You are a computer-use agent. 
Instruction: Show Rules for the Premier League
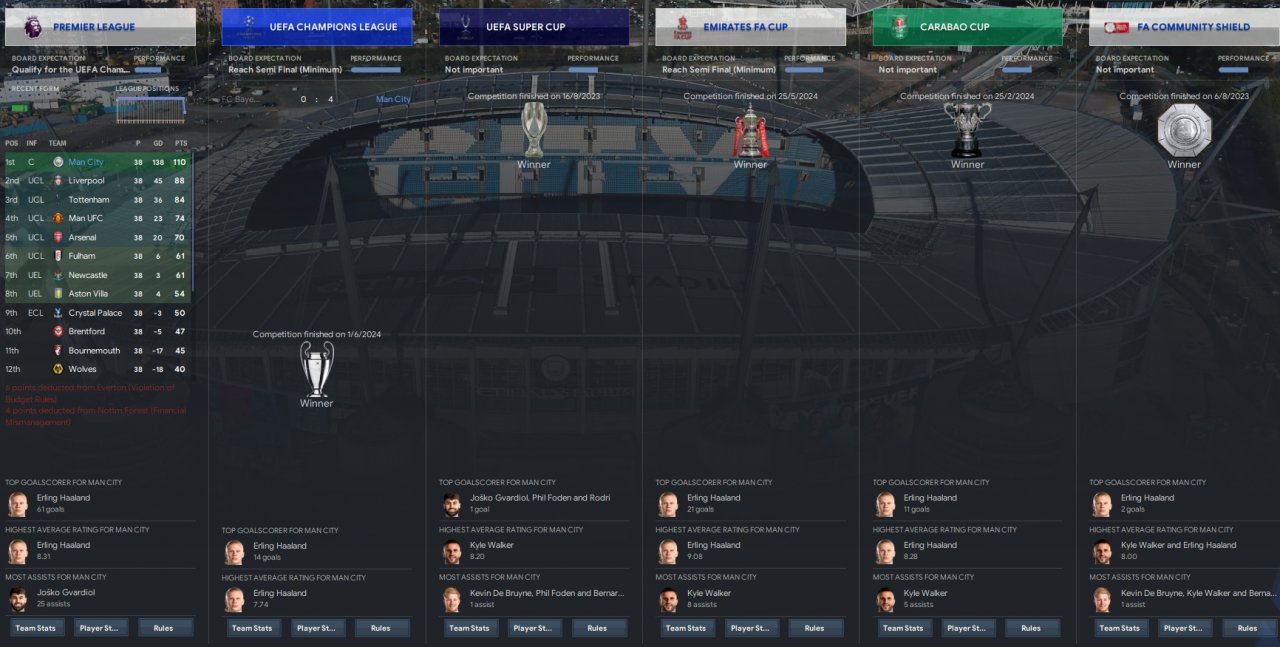(x=163, y=628)
